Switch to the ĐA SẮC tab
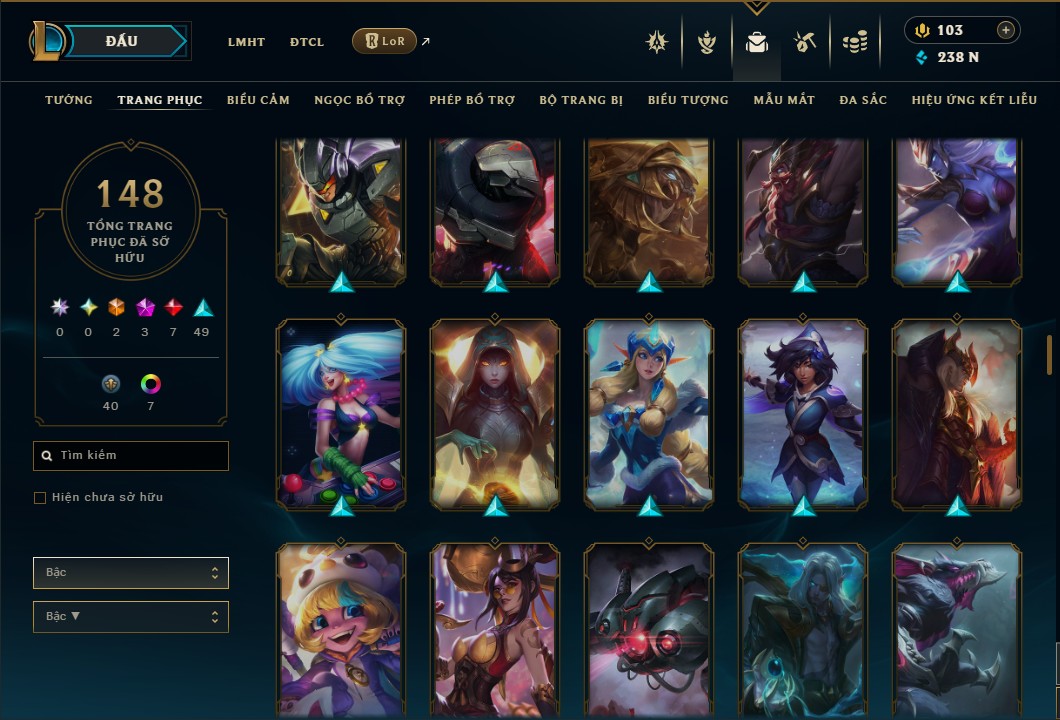 click(863, 100)
